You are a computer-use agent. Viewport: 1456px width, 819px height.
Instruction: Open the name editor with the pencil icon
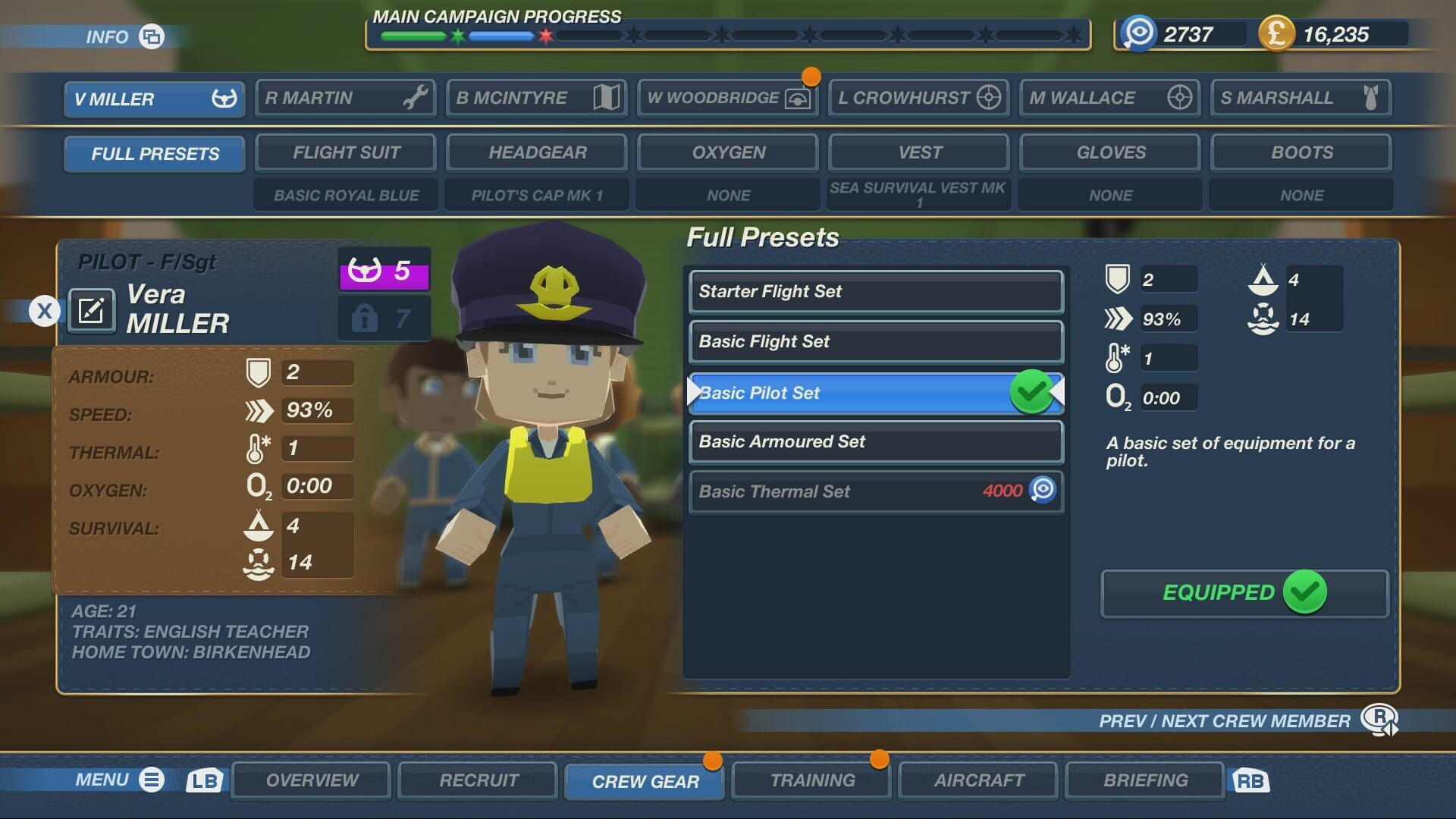(91, 311)
